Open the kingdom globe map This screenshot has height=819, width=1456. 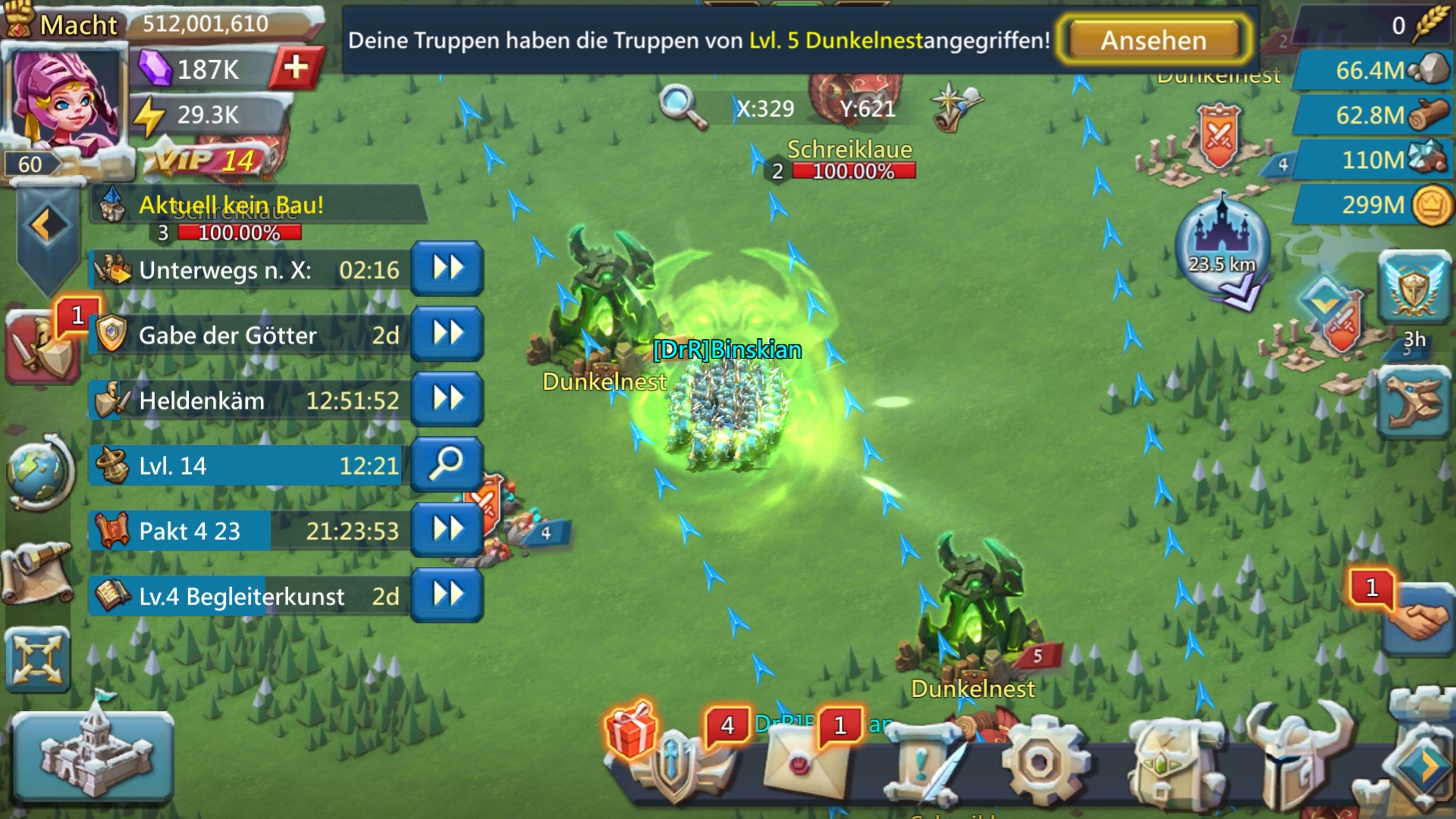click(x=39, y=472)
